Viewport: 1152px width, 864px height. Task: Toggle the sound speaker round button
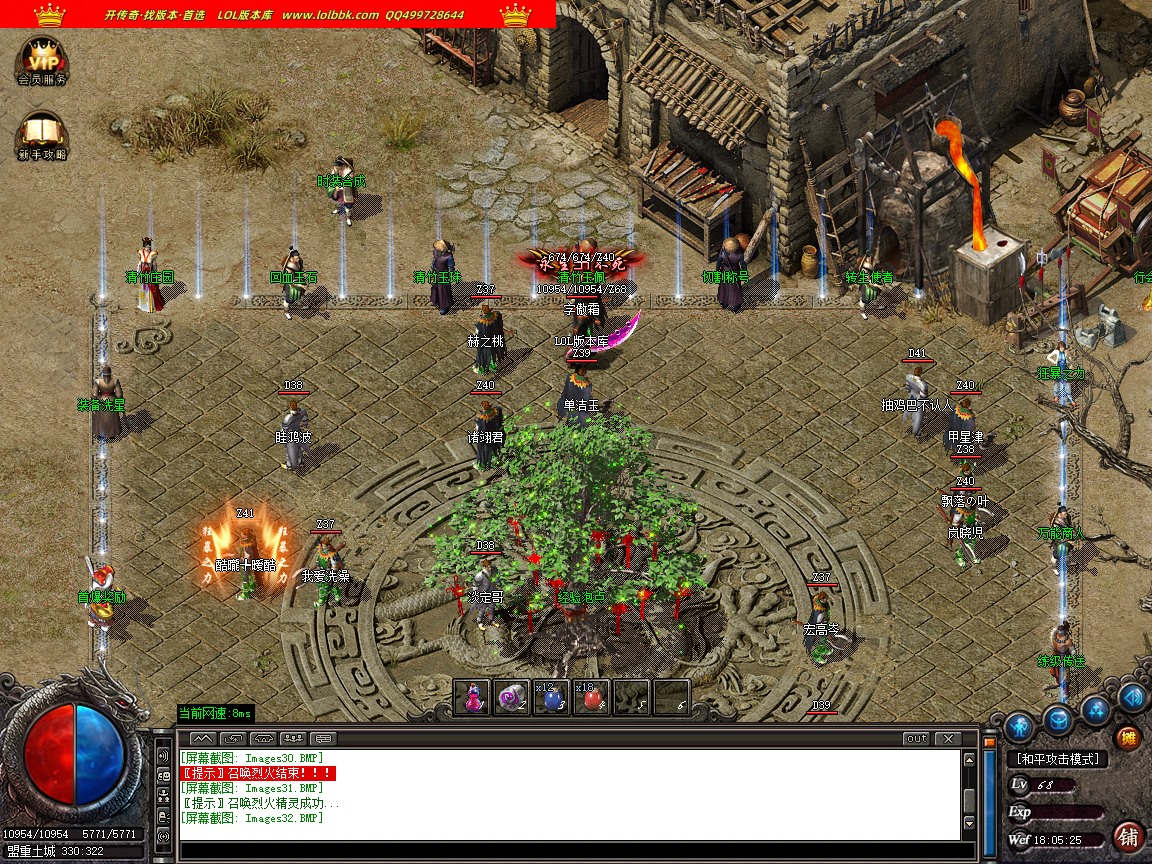[1132, 696]
